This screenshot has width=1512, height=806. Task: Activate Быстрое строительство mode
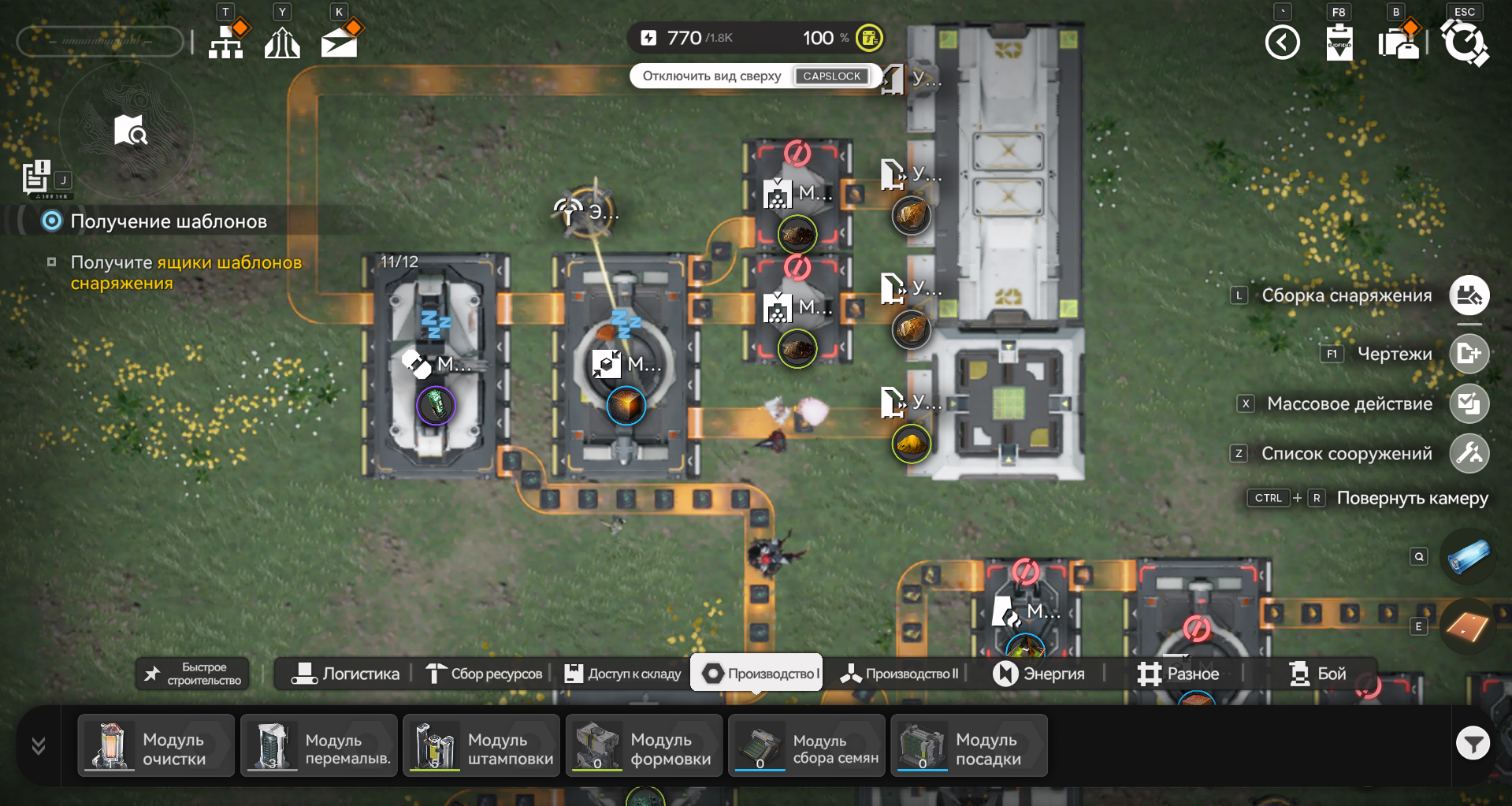(x=193, y=674)
